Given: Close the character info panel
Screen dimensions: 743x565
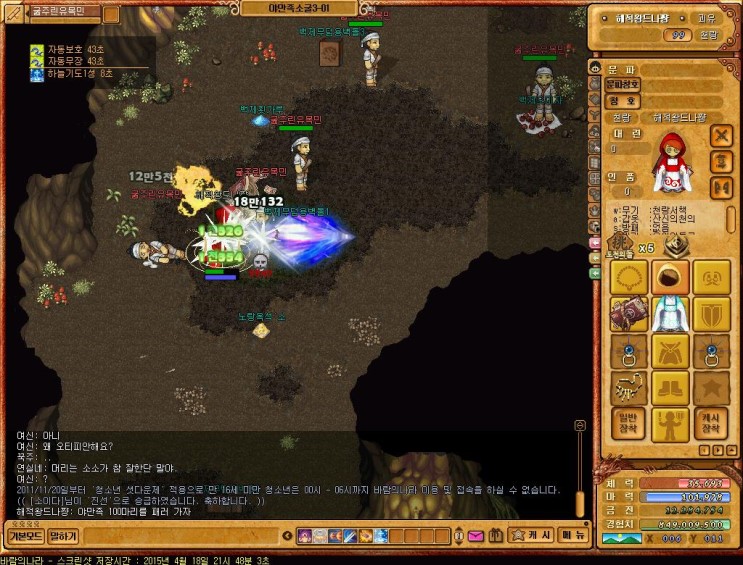Looking at the screenshot, I should pos(721,135).
